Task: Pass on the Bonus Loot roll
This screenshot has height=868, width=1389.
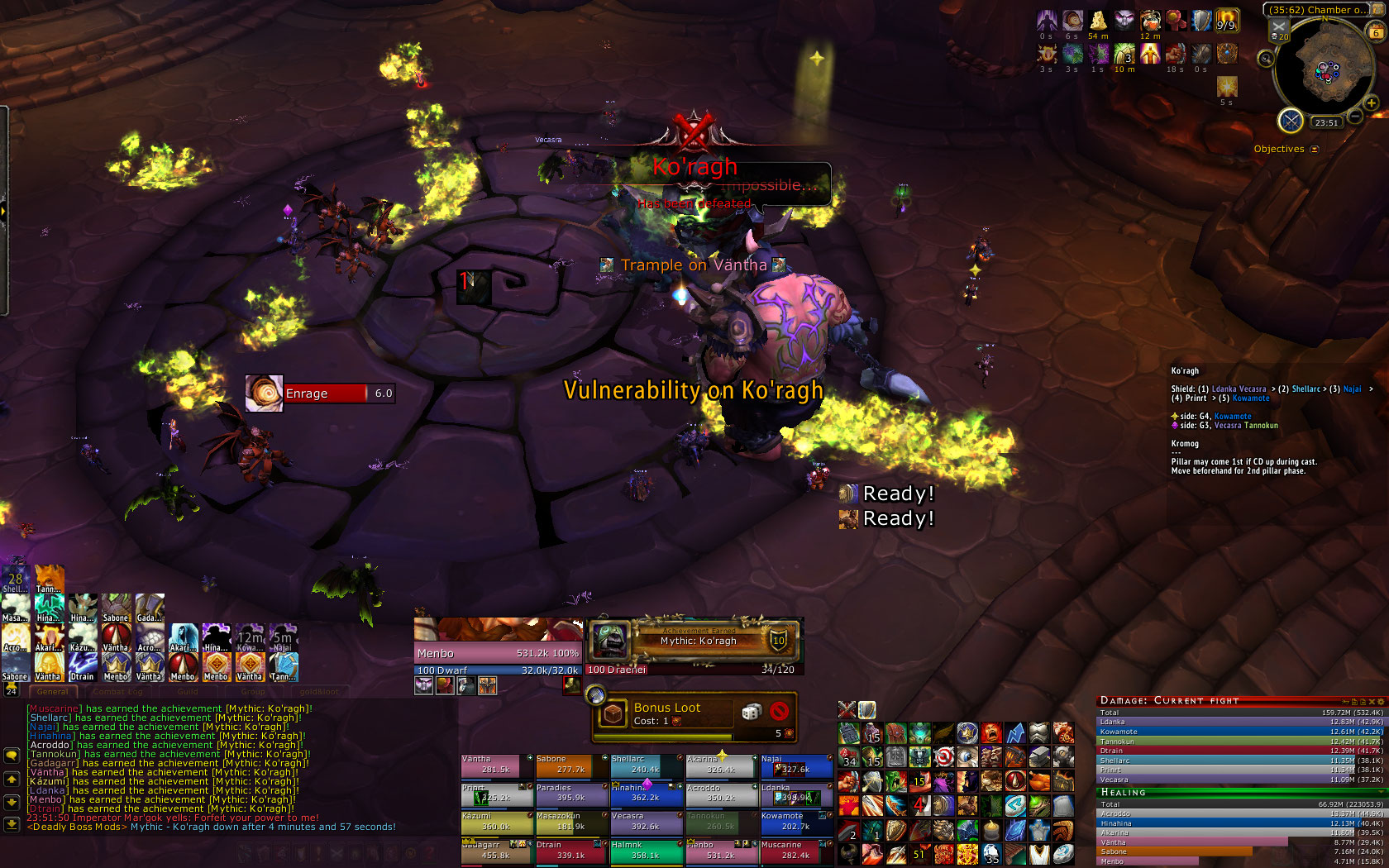Action: [778, 712]
